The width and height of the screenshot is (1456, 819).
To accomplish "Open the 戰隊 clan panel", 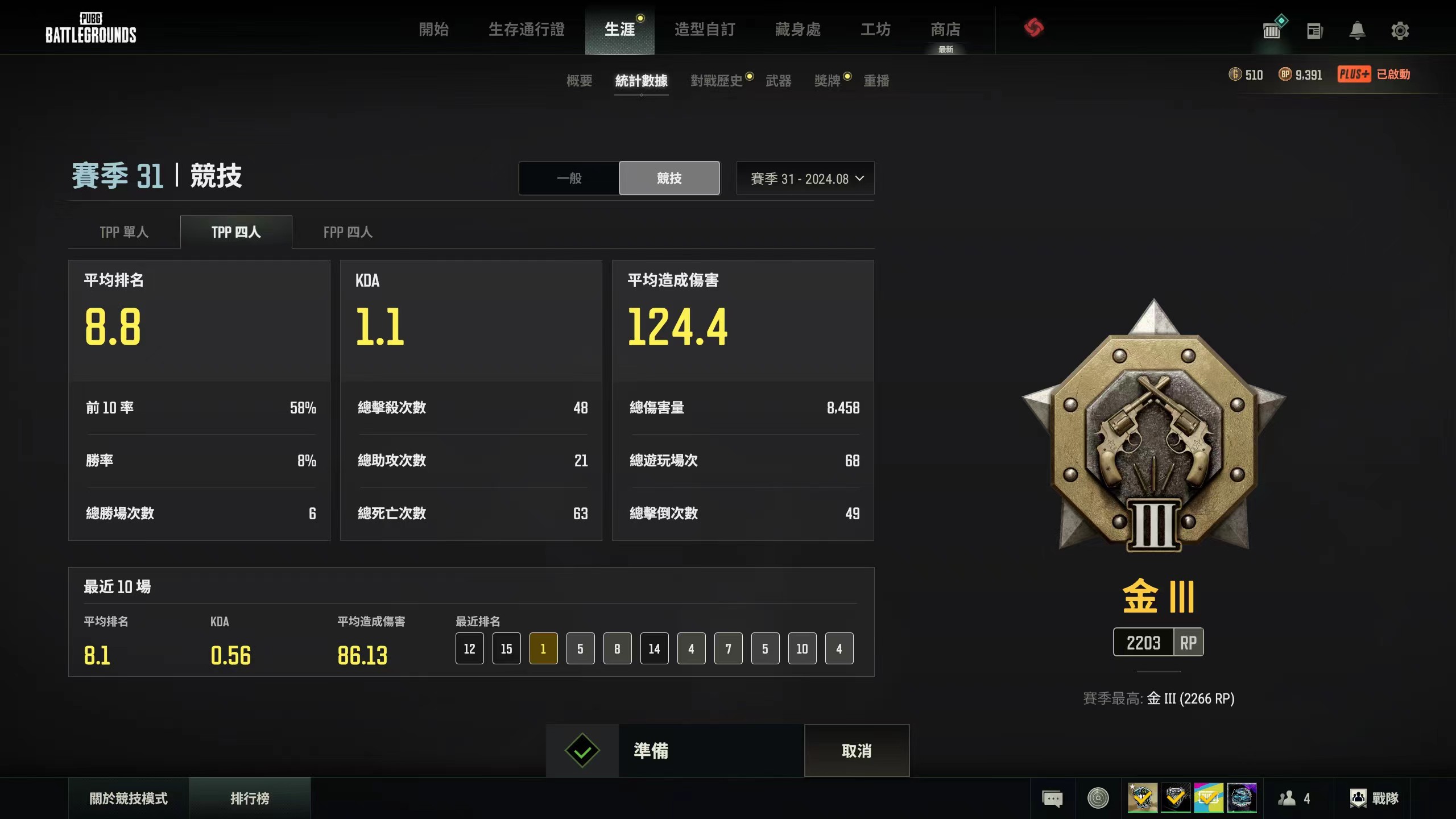I will click(x=1374, y=799).
